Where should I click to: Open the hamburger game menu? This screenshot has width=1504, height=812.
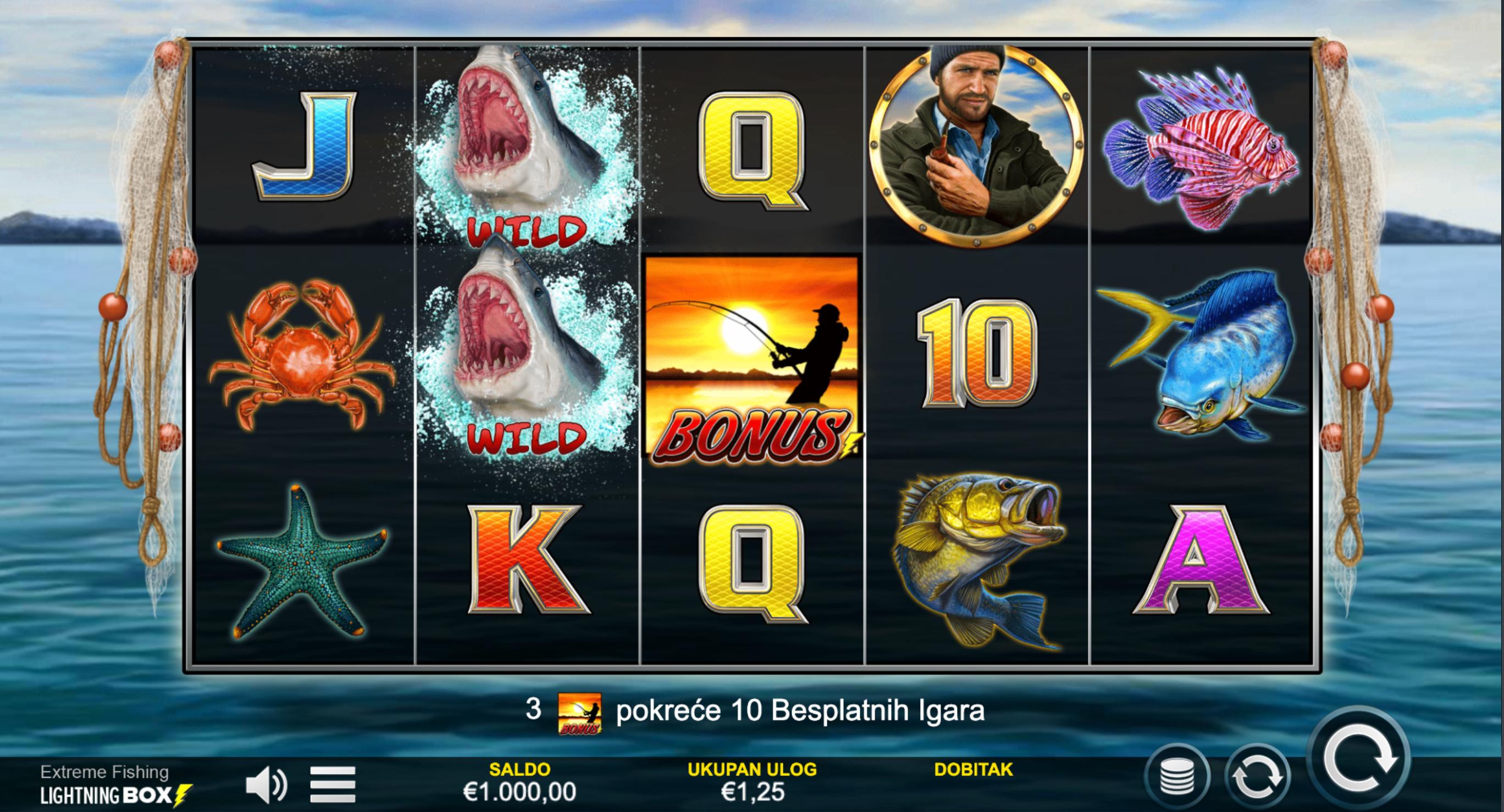point(332,785)
